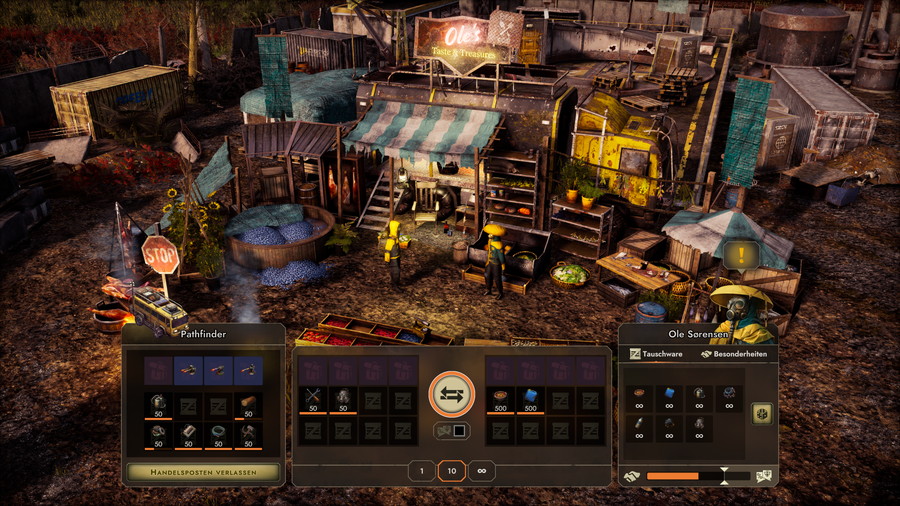Viewport: 900px width, 506px height.
Task: Set trade quantity to 1
Action: click(422, 471)
